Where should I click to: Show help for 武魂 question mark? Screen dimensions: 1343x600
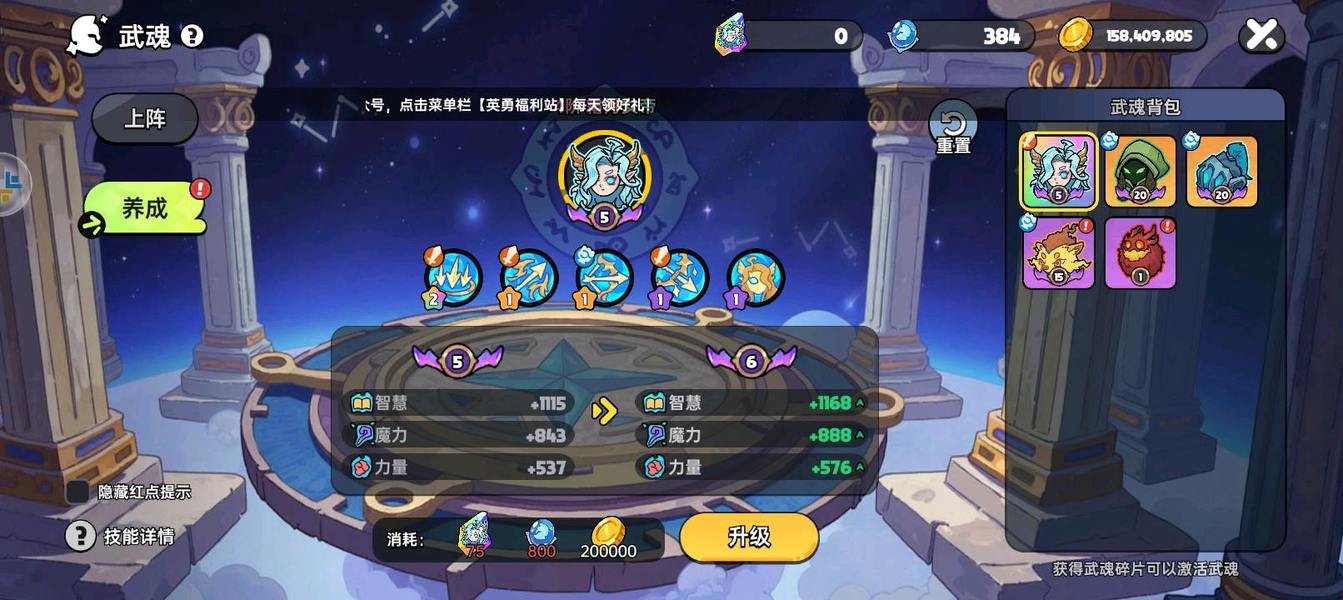pyautogui.click(x=192, y=37)
